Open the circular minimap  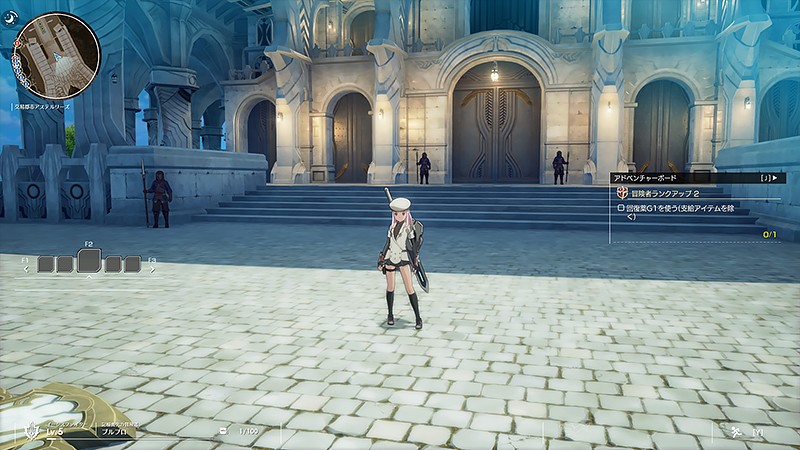57,55
